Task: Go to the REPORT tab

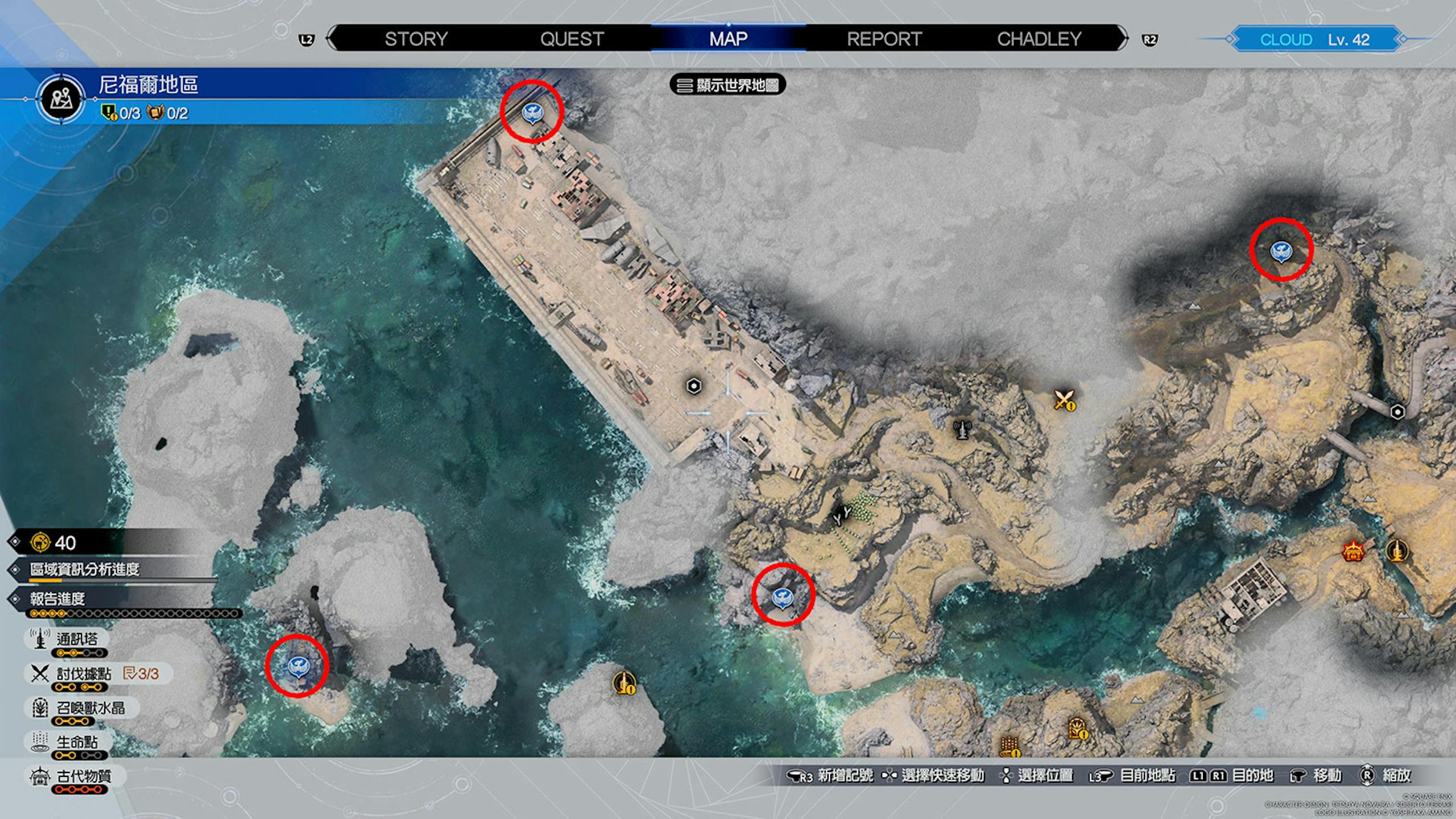Action: 884,39
